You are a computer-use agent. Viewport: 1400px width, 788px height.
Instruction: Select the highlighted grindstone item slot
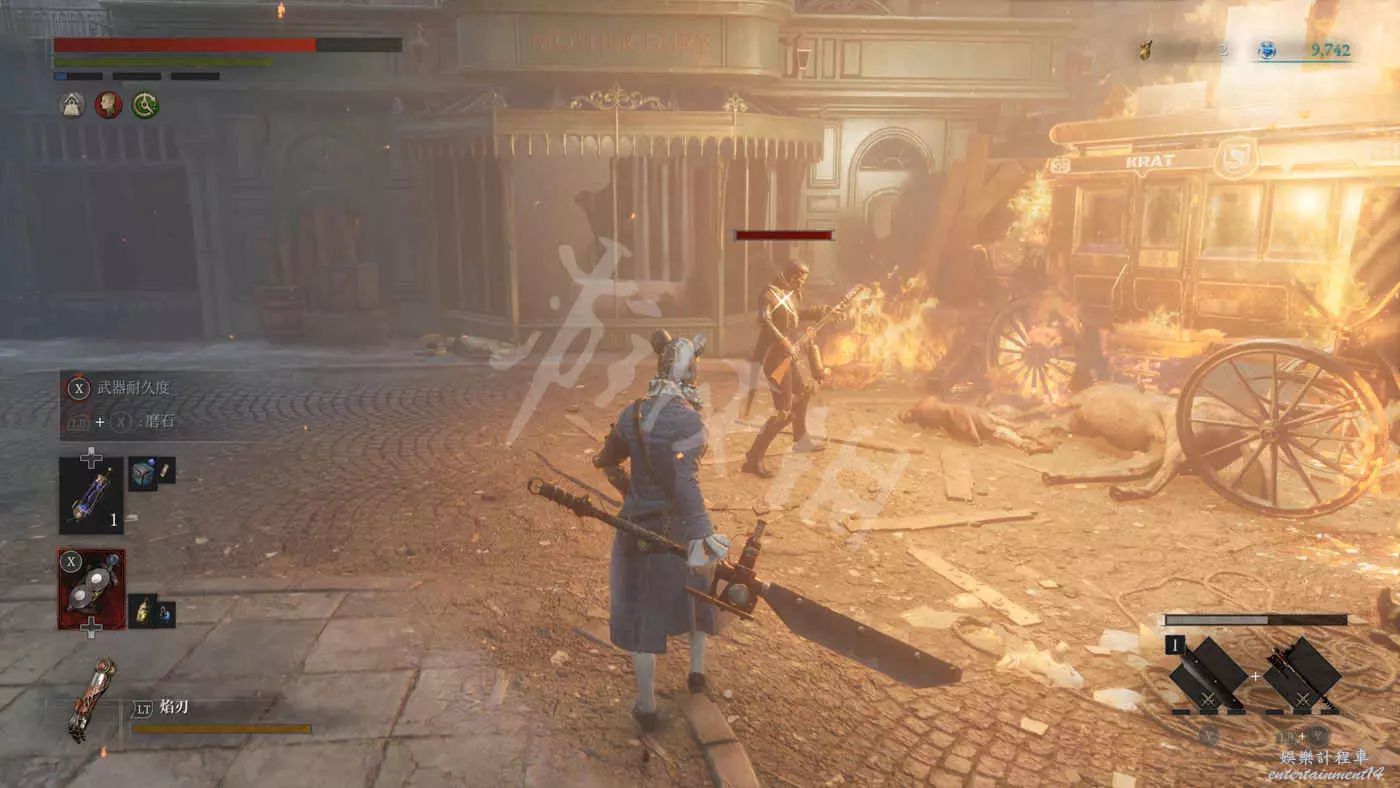coord(91,589)
